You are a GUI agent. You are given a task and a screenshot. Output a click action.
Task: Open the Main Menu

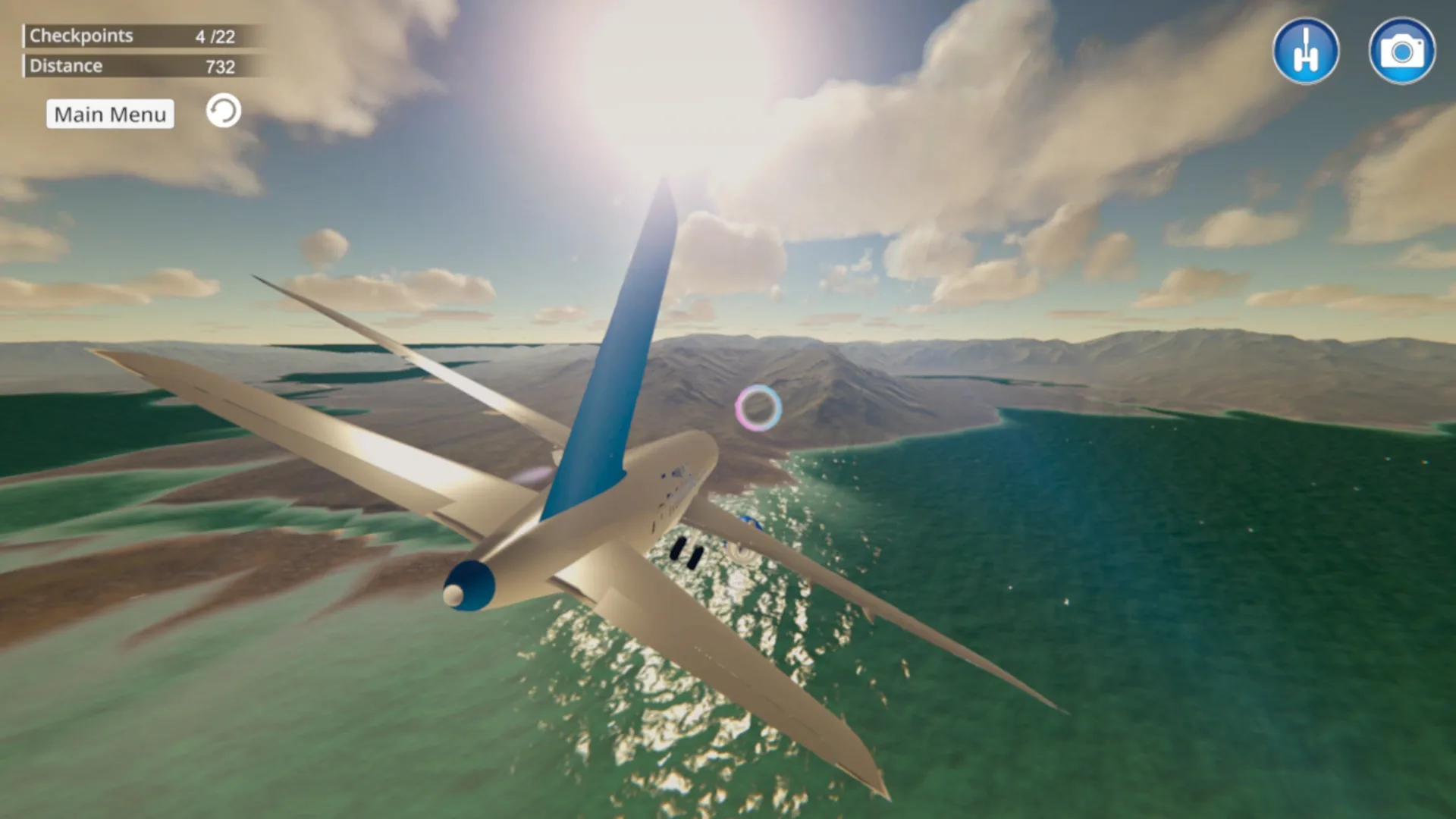click(x=109, y=114)
